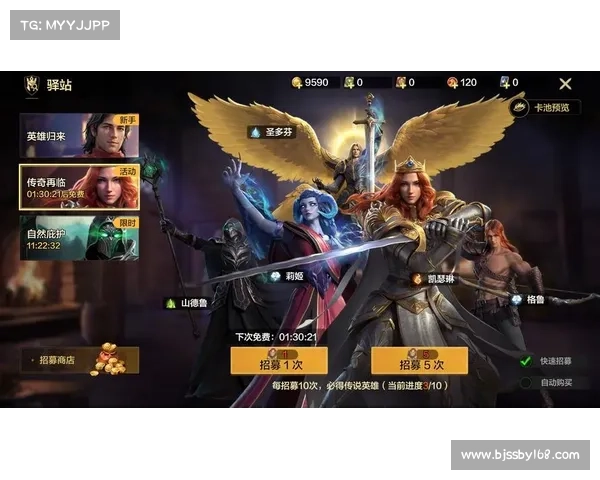Select the 英雄归来 banner
This screenshot has height=480, width=600.
[x=80, y=136]
